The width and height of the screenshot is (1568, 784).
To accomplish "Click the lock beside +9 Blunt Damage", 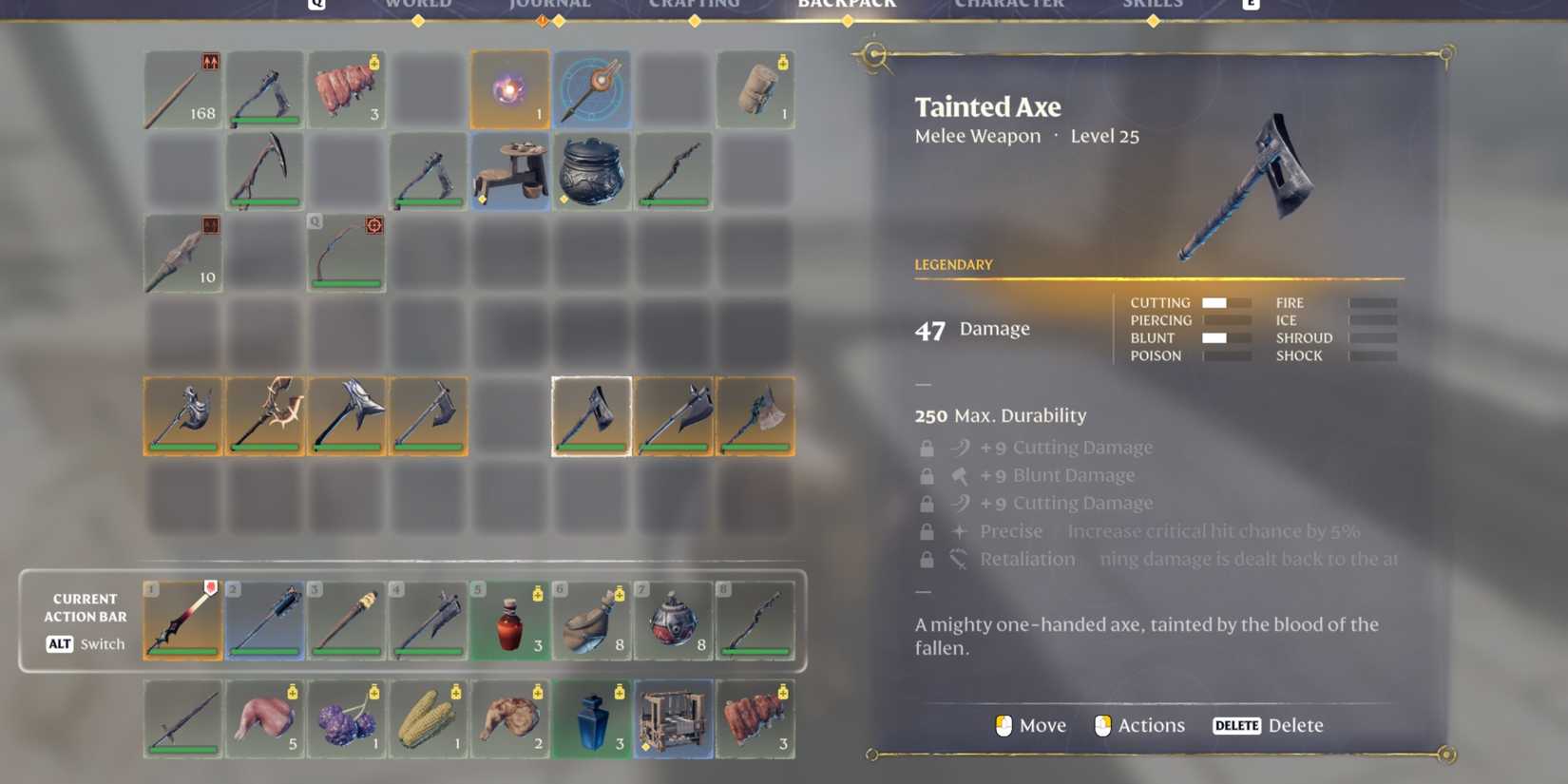I will point(927,475).
